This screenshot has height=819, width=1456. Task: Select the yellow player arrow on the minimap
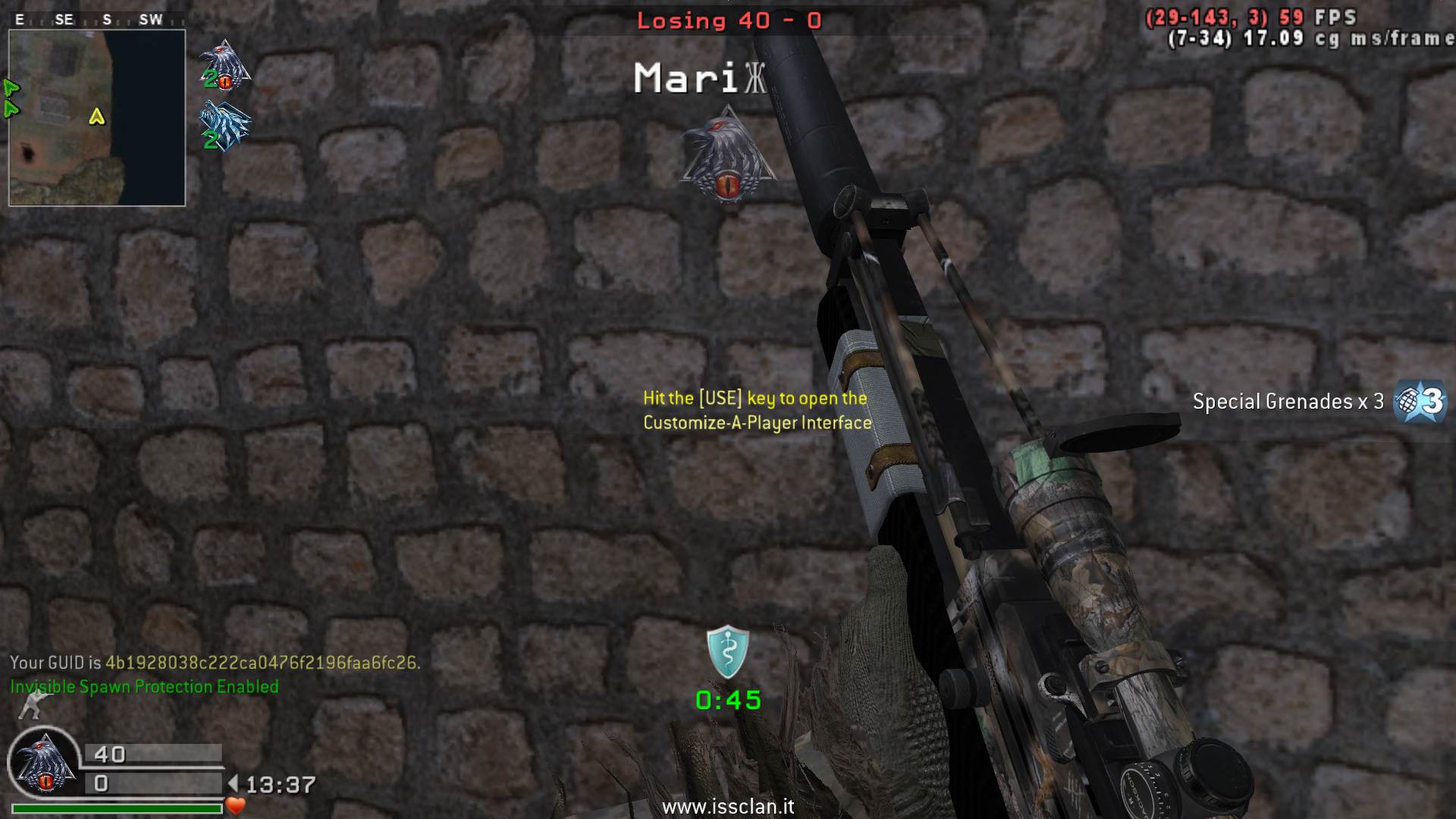click(x=96, y=116)
